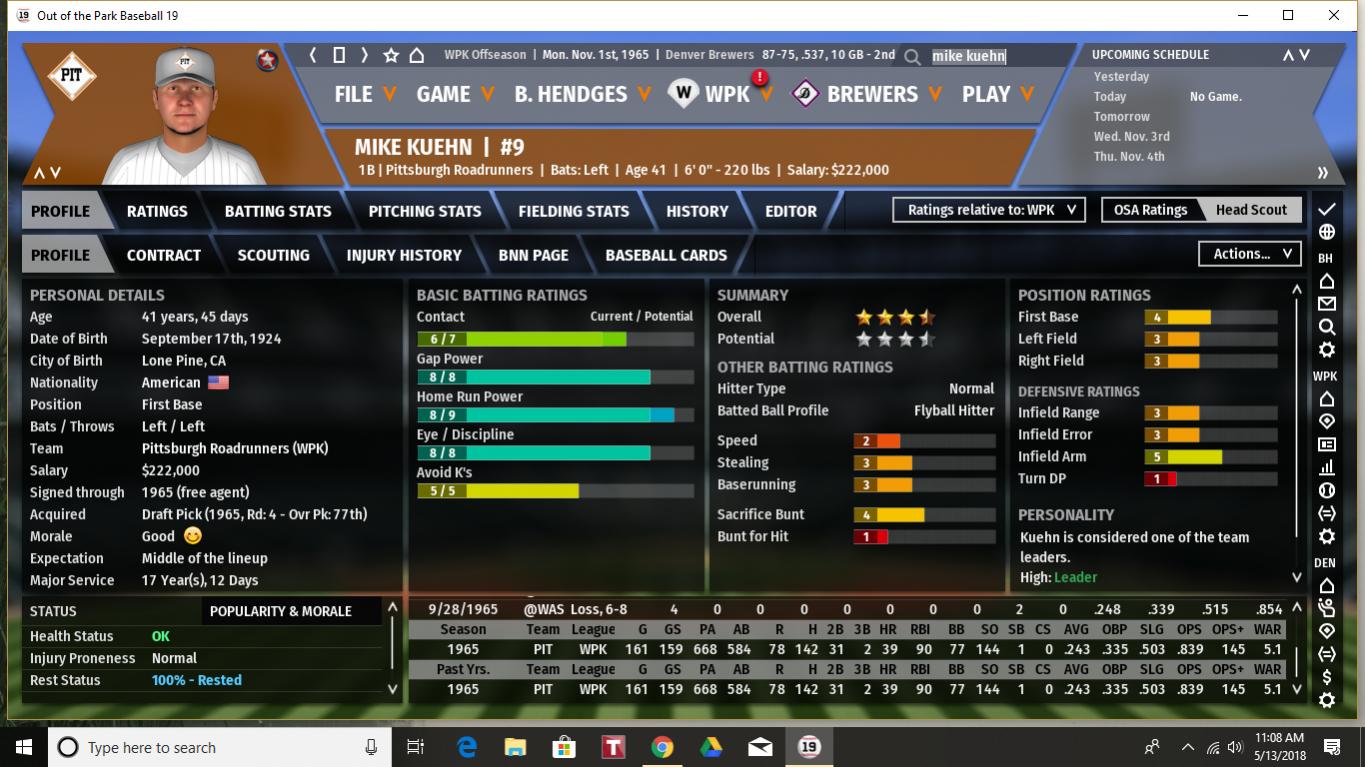1365x767 pixels.
Task: Open the BREWERS team menu
Action: [870, 94]
